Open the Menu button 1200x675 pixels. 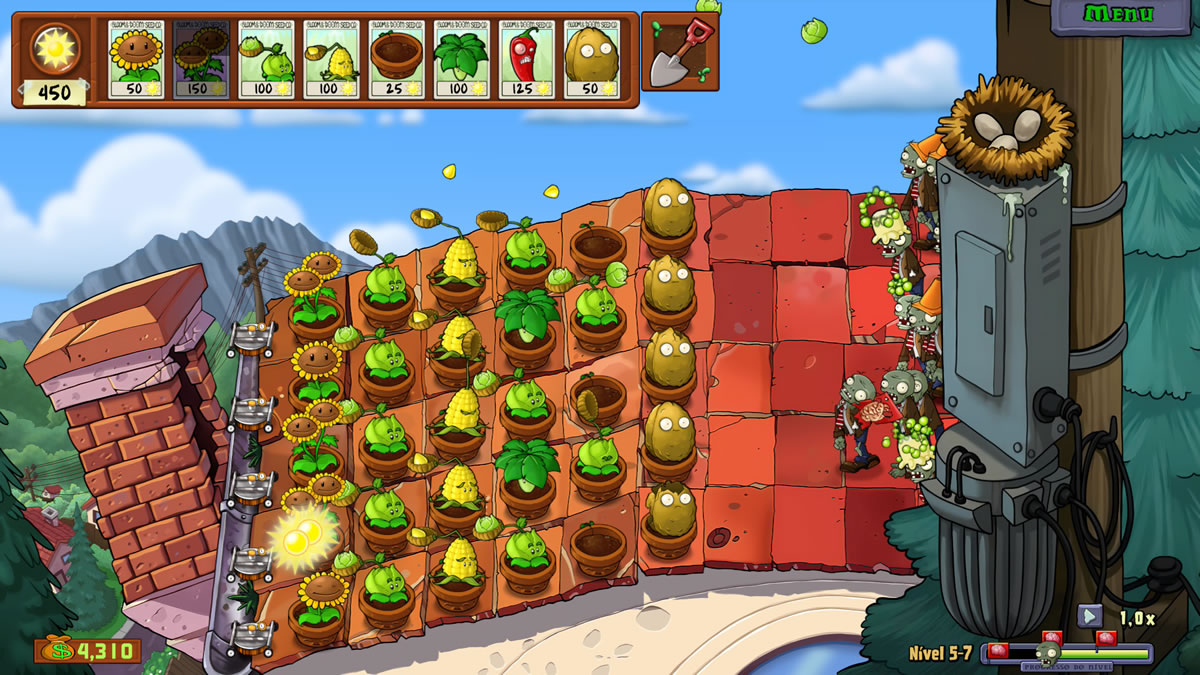click(x=1119, y=14)
